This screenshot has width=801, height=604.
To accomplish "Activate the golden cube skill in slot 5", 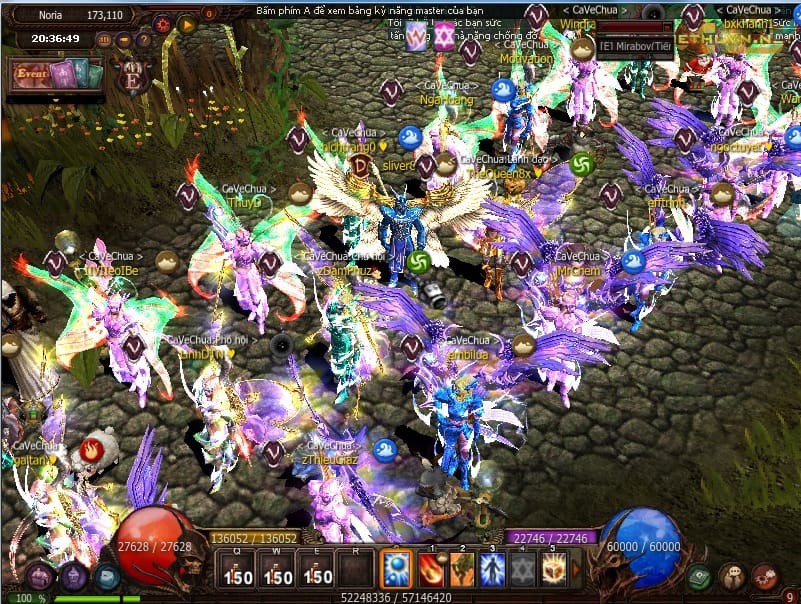I will (x=552, y=569).
